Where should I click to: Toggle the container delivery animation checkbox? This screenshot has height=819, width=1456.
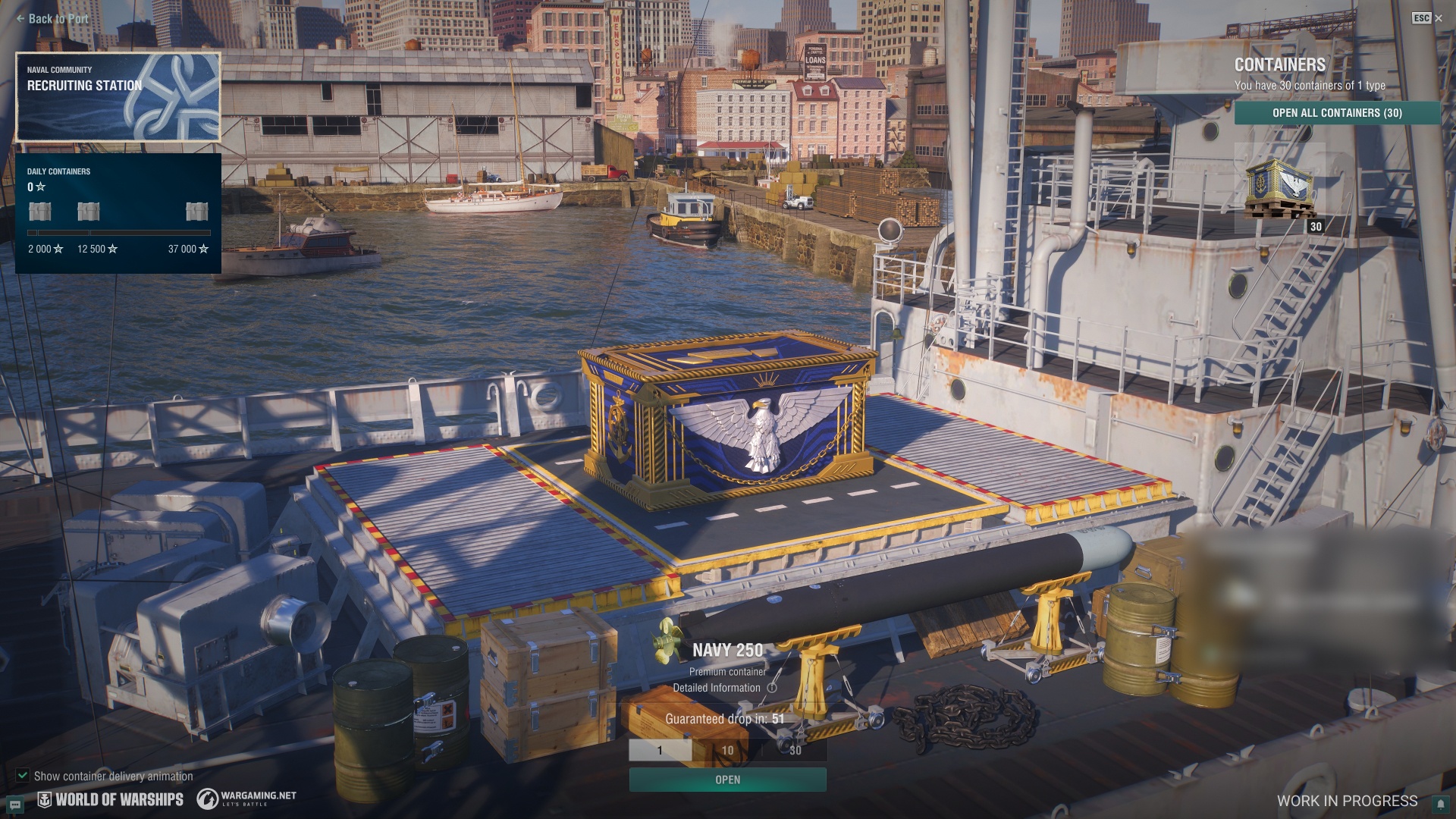tap(23, 776)
